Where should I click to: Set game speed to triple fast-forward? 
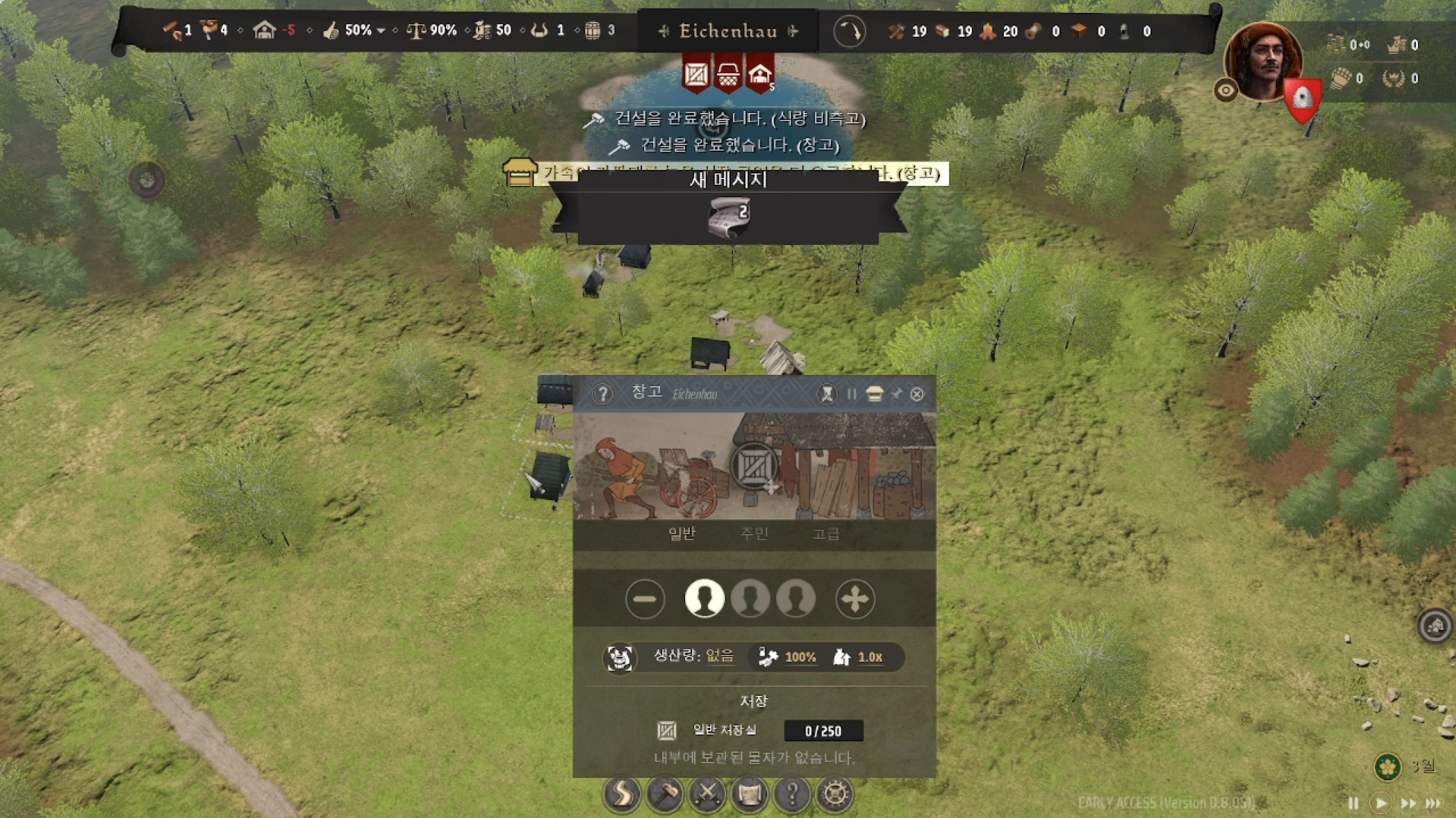coord(1433,803)
